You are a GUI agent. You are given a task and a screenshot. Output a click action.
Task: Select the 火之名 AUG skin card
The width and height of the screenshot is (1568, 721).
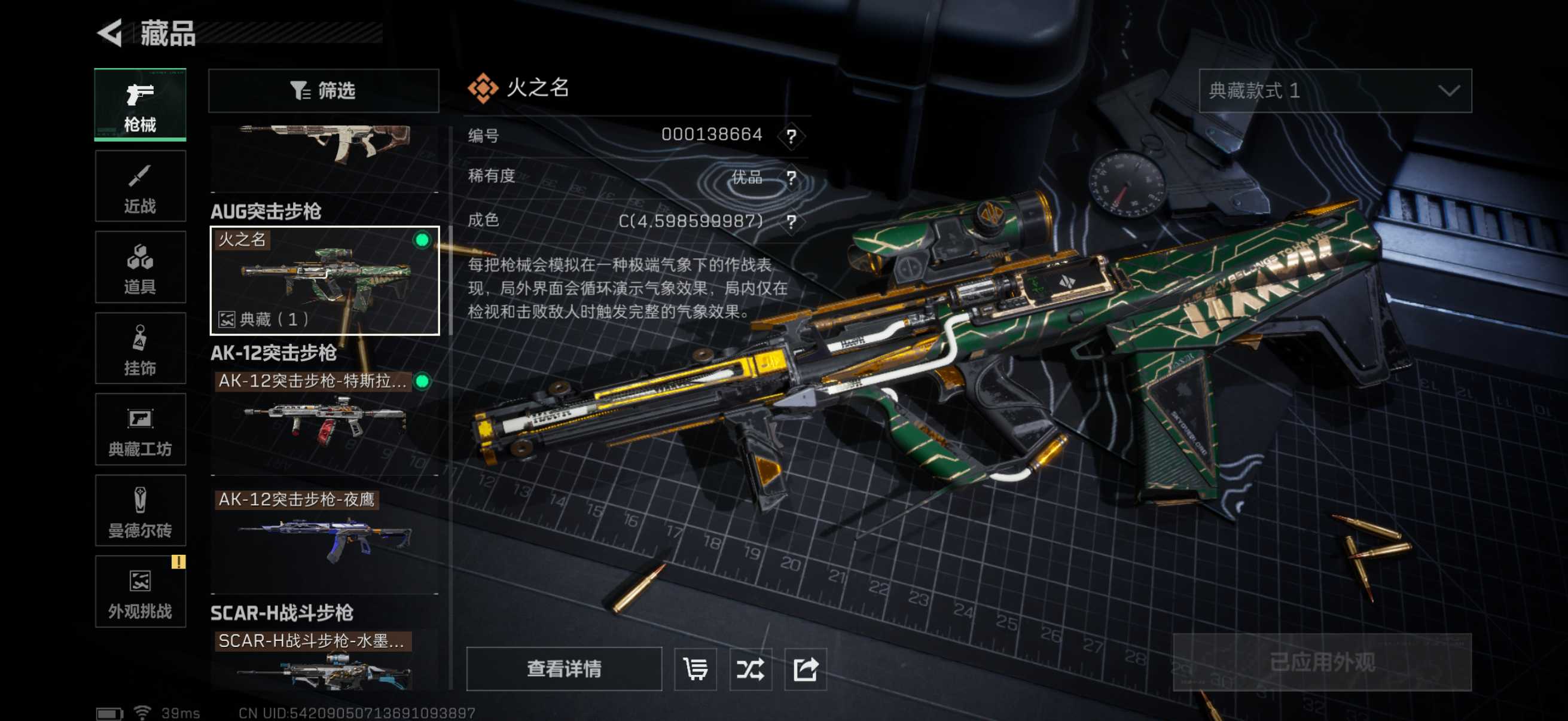click(x=325, y=280)
